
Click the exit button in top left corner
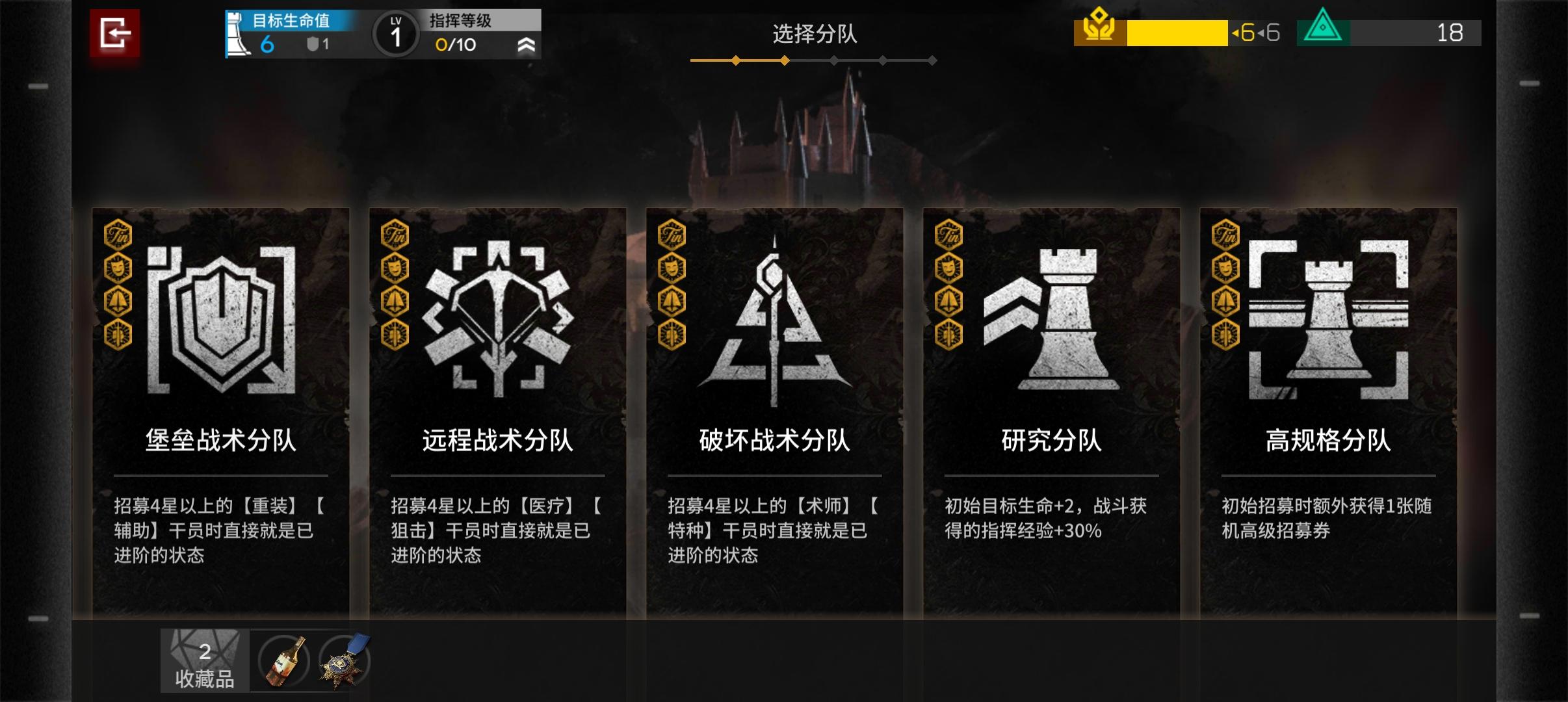(x=116, y=34)
